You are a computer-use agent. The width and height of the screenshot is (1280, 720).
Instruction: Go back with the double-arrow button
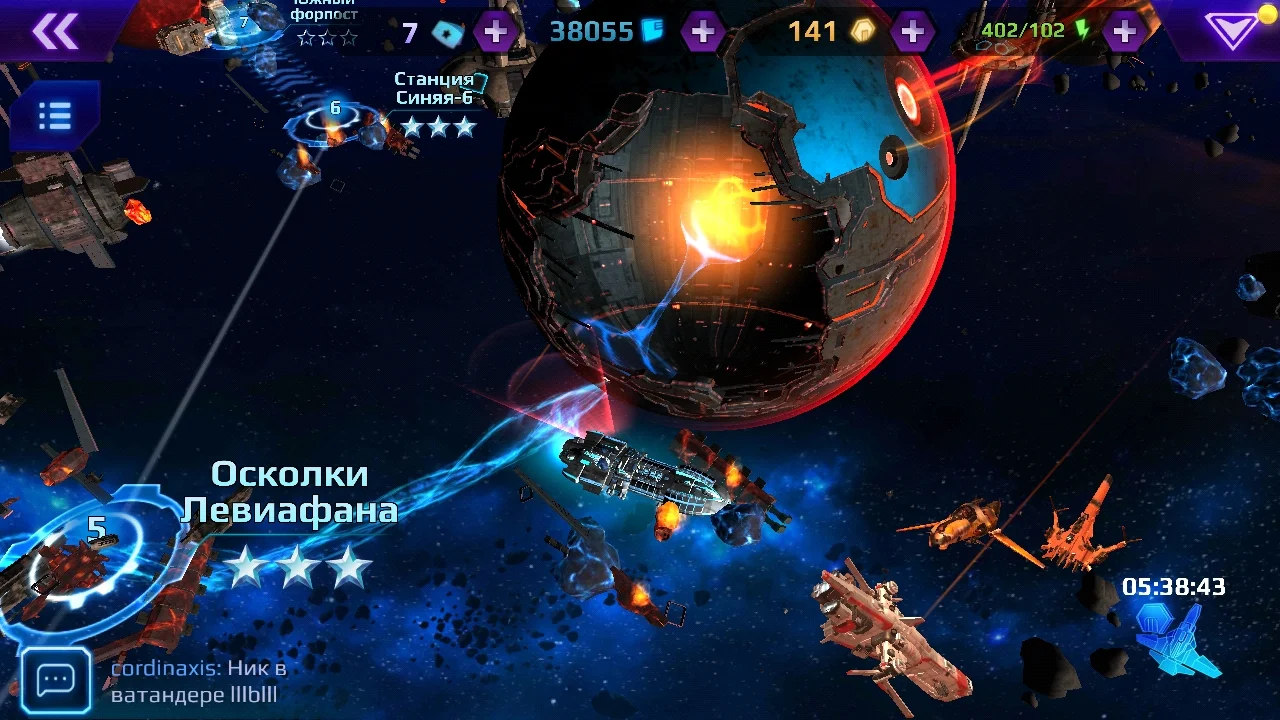point(55,32)
